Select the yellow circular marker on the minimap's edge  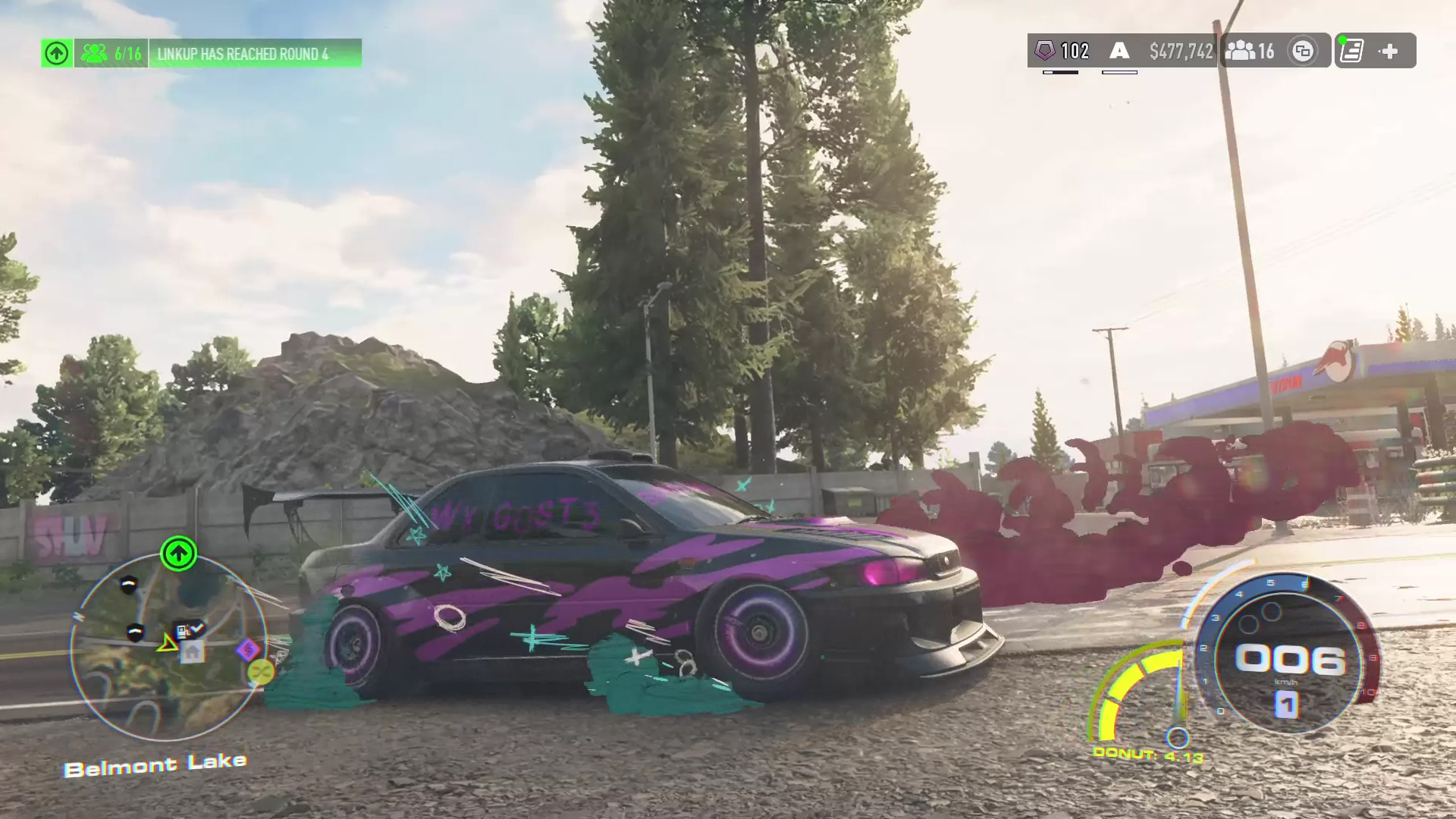pos(260,671)
